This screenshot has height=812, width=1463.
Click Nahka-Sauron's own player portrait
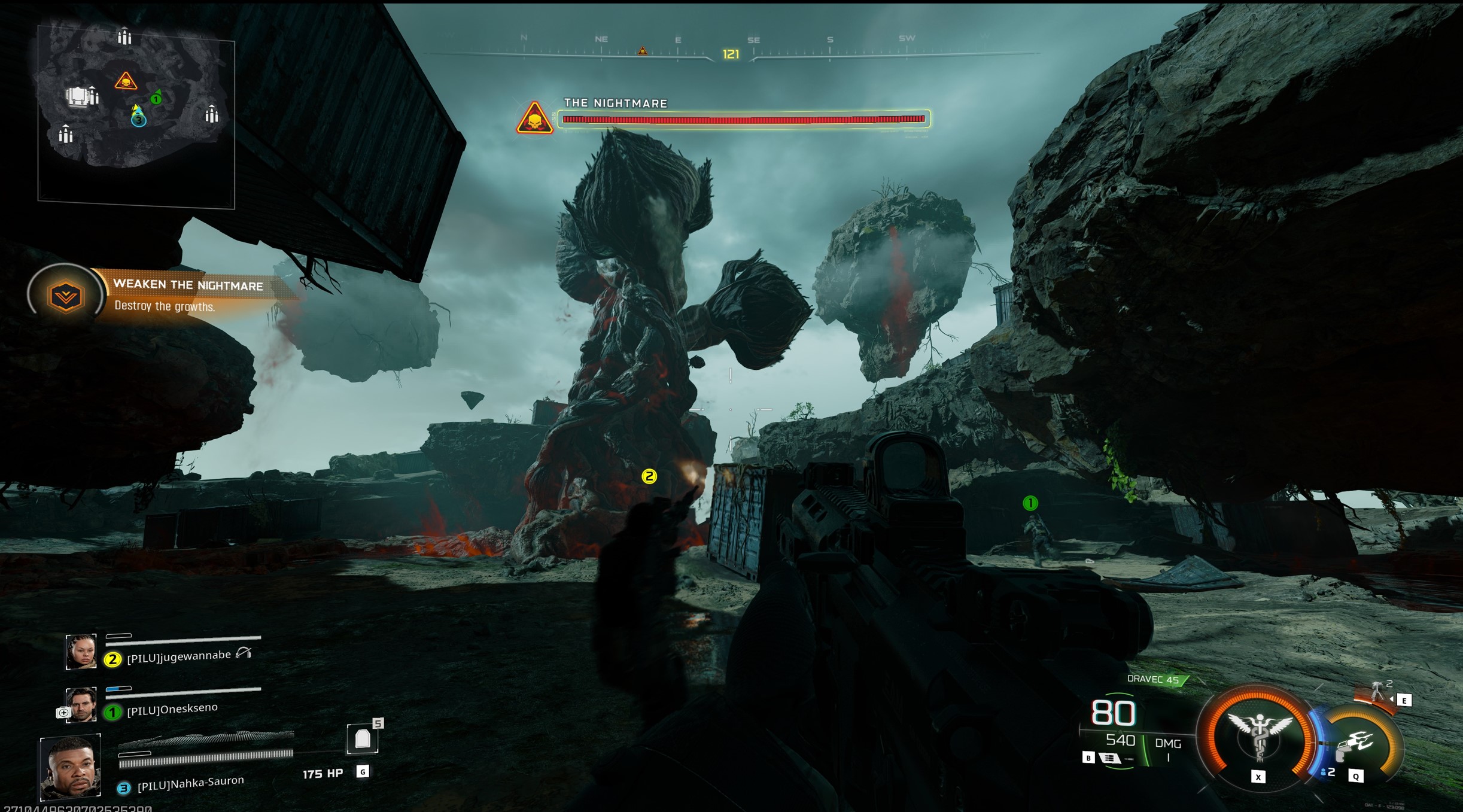click(x=71, y=767)
